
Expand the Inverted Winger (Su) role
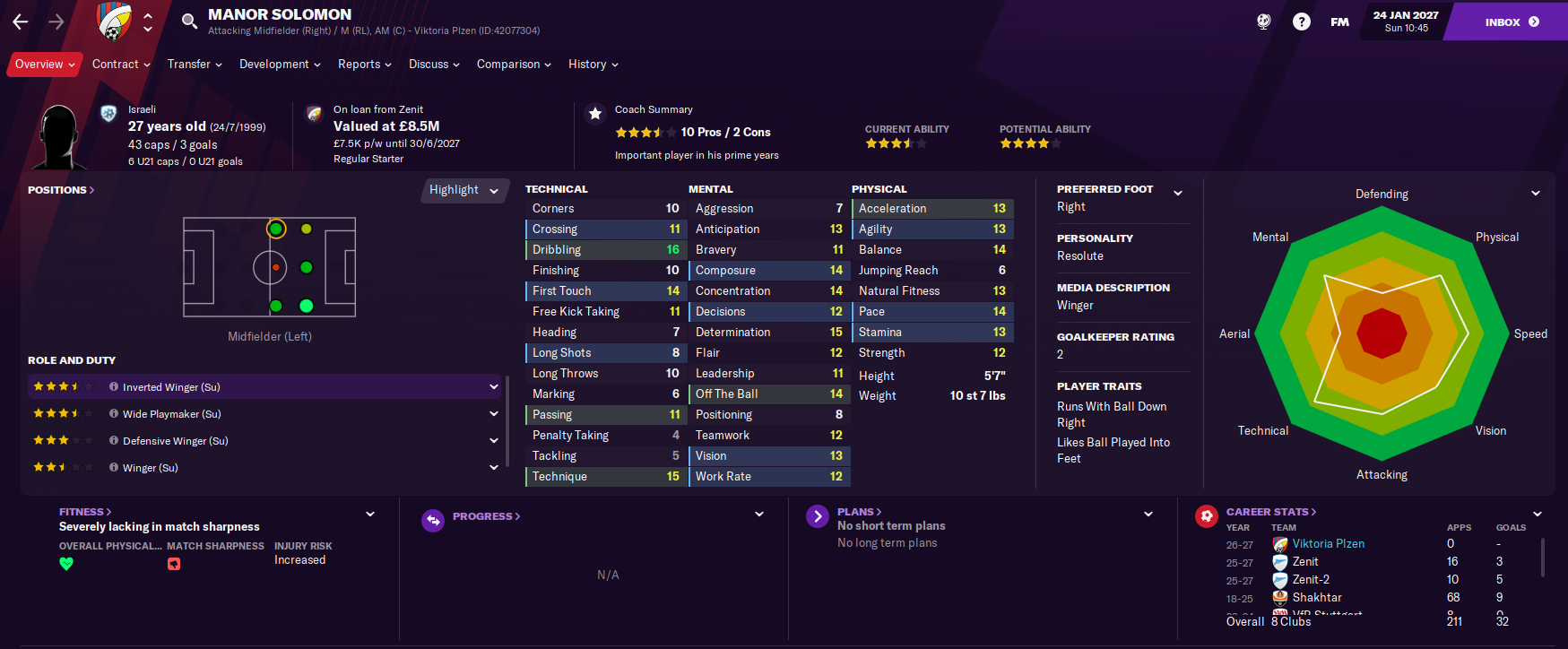[x=493, y=387]
